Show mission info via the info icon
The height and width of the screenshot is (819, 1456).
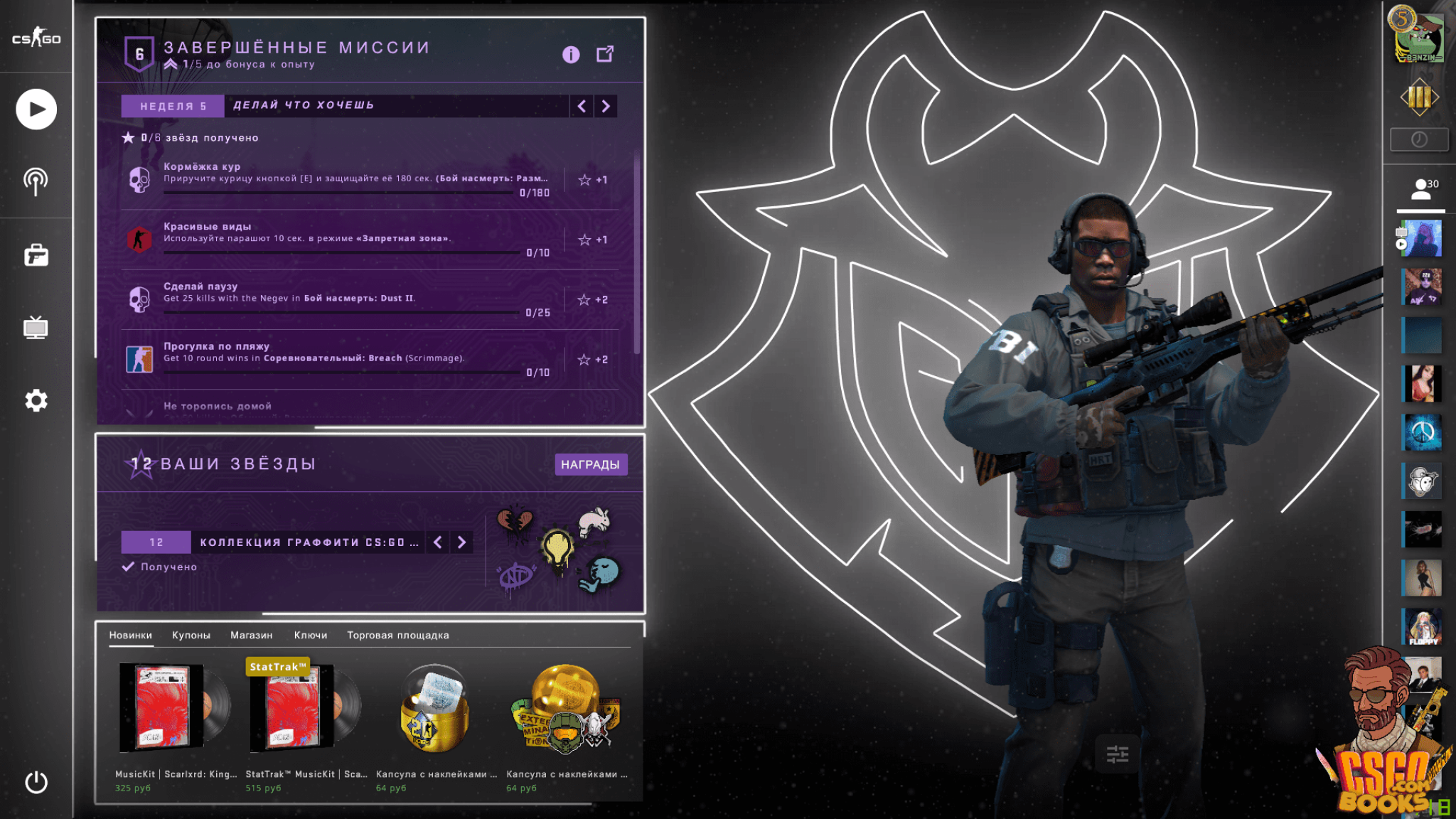[571, 55]
